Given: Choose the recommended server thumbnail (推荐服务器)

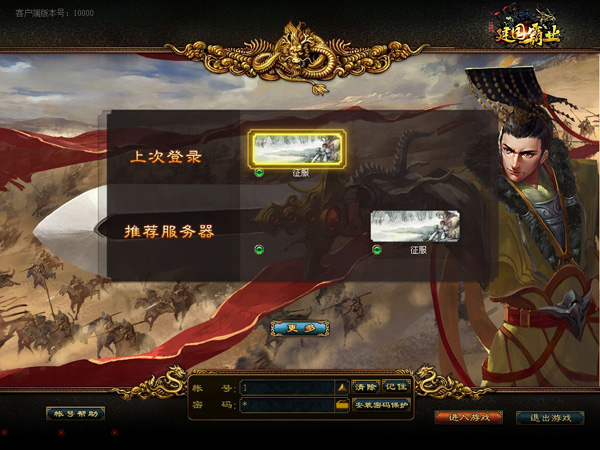Looking at the screenshot, I should (415, 226).
